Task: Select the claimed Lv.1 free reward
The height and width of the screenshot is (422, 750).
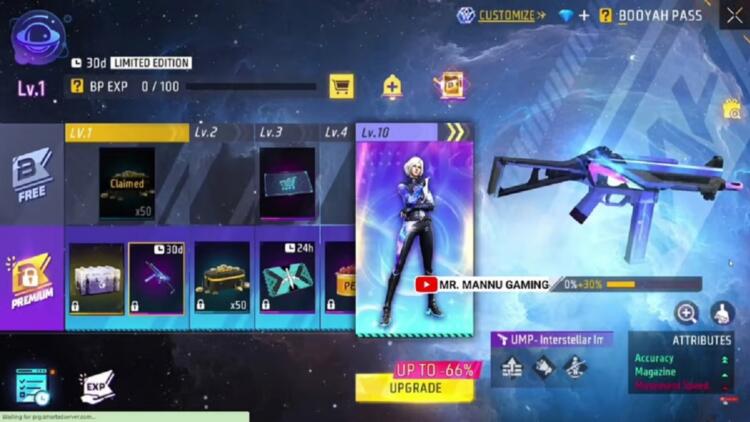Action: tap(127, 183)
